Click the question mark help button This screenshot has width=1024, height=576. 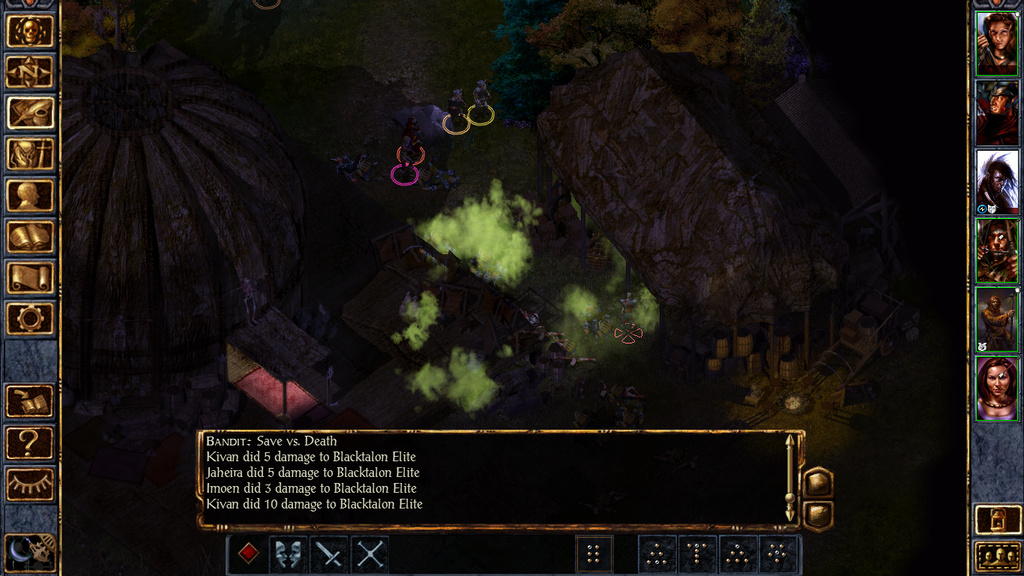click(x=30, y=442)
